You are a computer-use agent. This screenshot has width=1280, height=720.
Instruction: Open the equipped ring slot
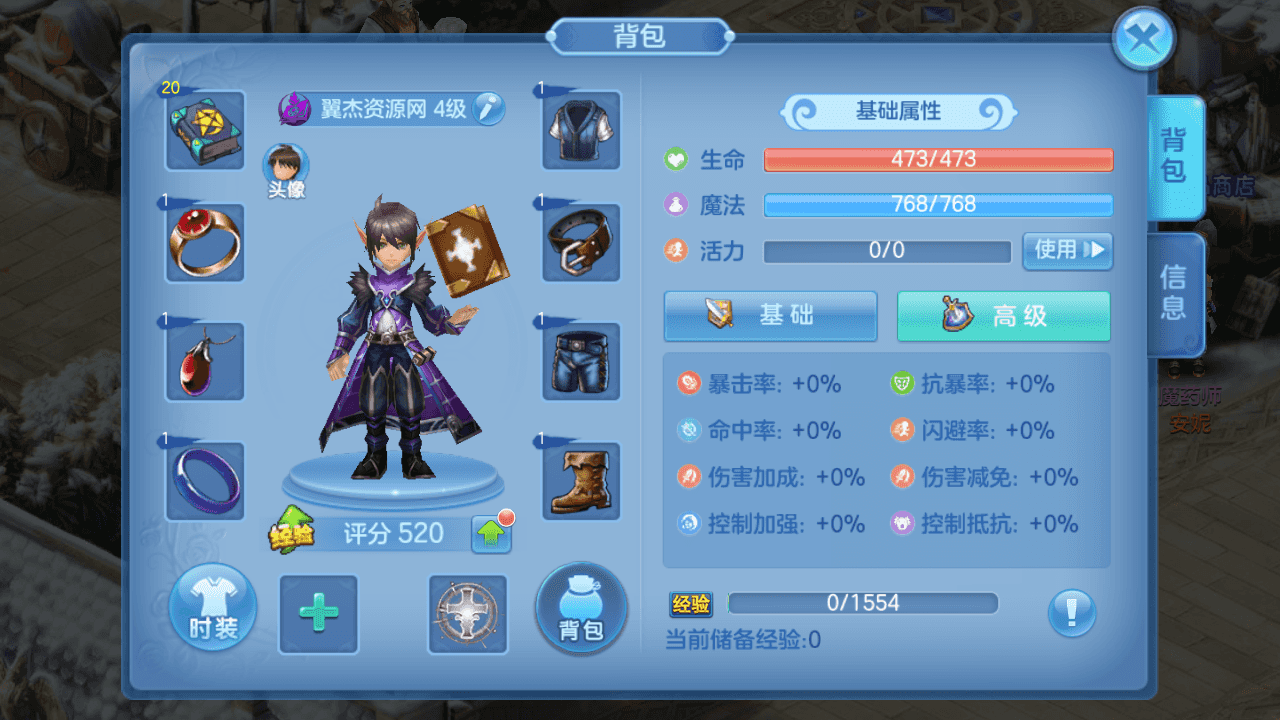[204, 243]
